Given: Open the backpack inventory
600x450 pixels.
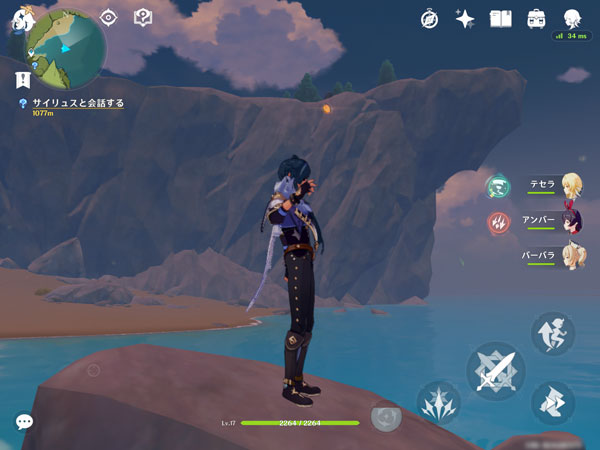Looking at the screenshot, I should coord(536,19).
